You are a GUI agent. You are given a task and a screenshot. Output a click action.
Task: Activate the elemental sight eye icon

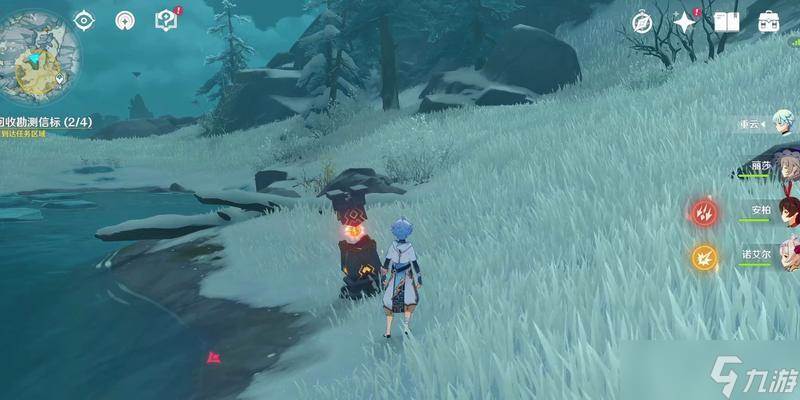coord(84,20)
